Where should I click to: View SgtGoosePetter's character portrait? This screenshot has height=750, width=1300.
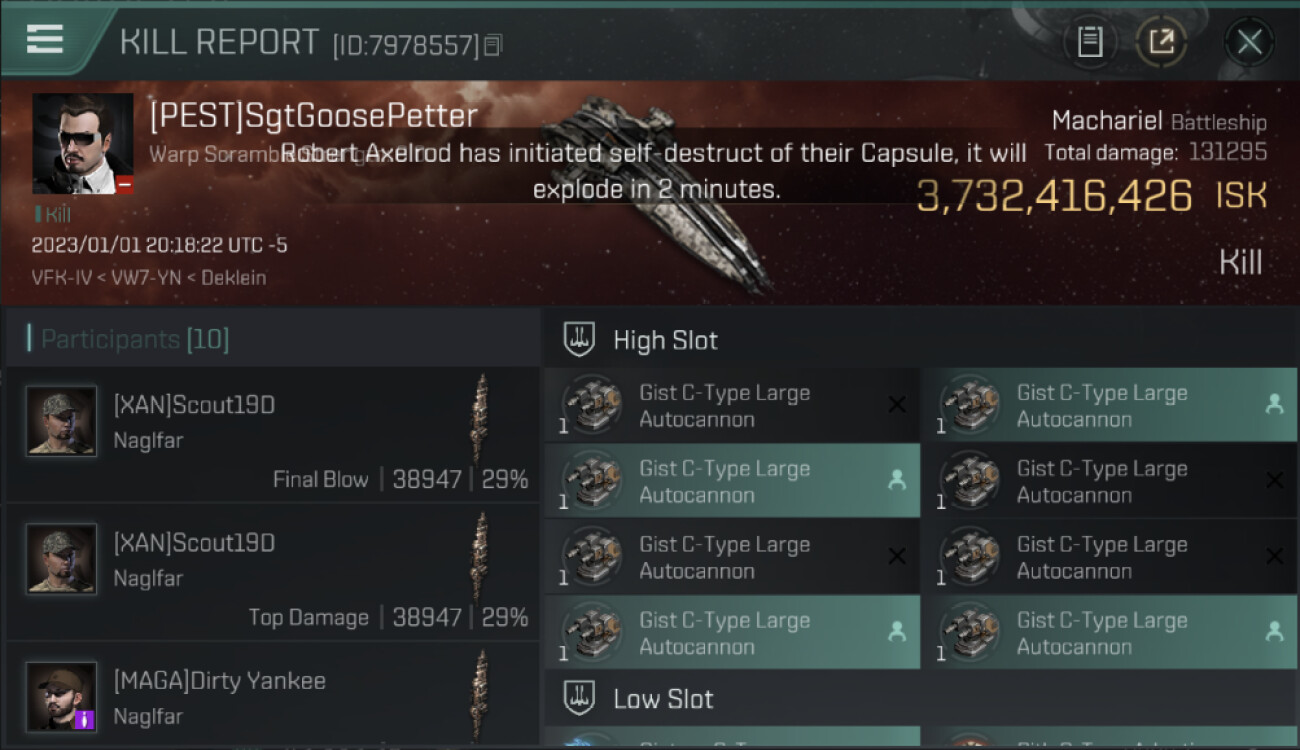pyautogui.click(x=82, y=143)
